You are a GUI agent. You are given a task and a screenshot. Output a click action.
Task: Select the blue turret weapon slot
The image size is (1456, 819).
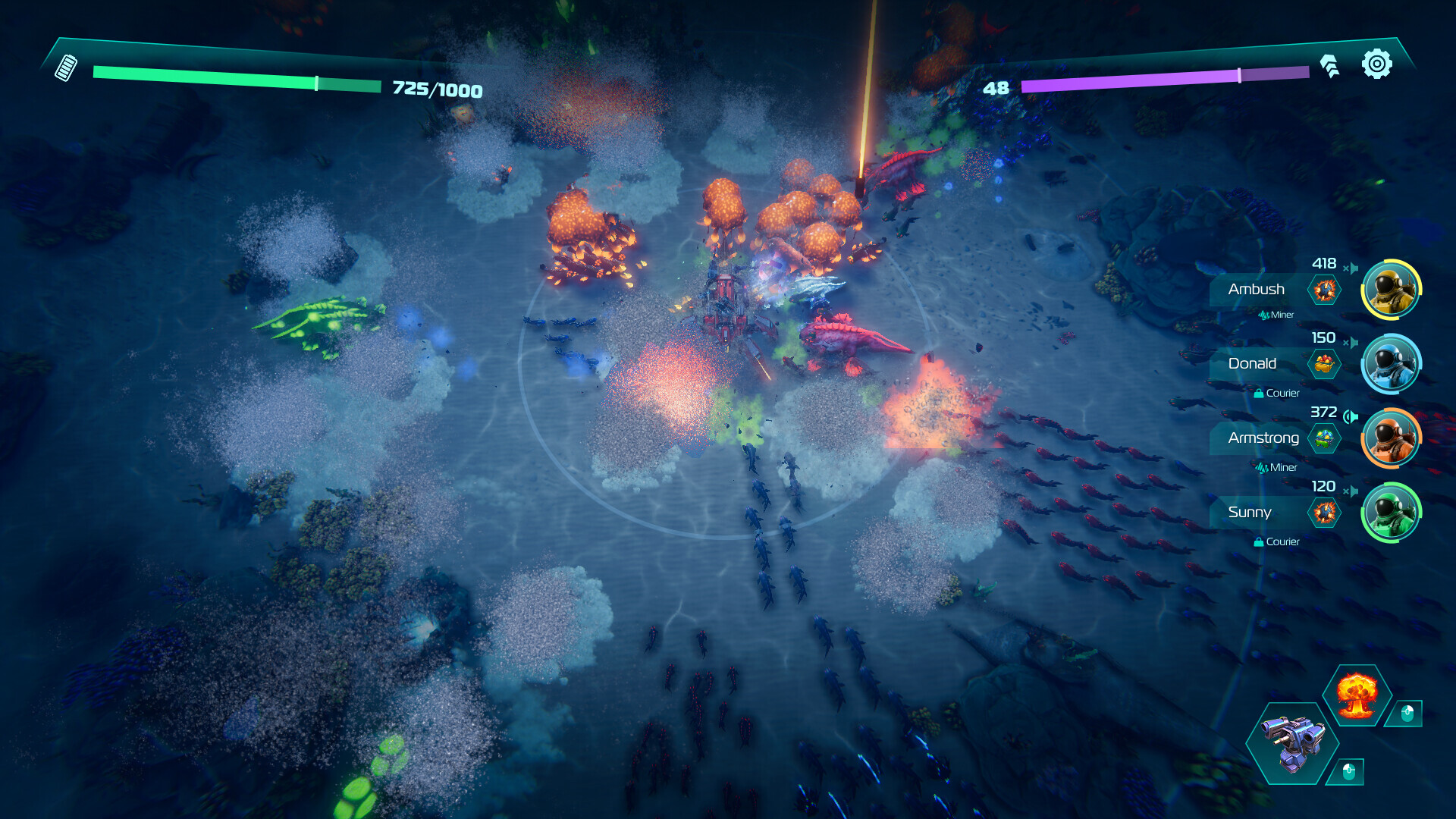[x=1293, y=743]
